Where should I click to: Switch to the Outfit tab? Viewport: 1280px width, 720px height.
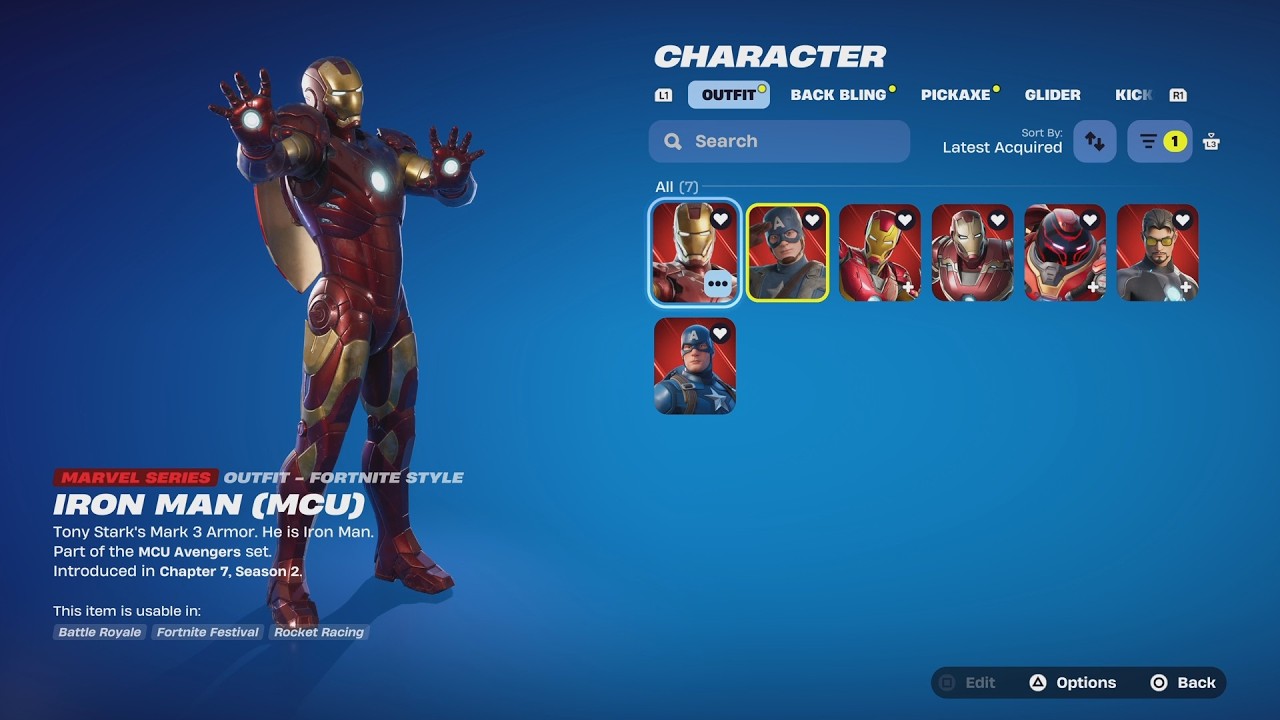coord(728,95)
